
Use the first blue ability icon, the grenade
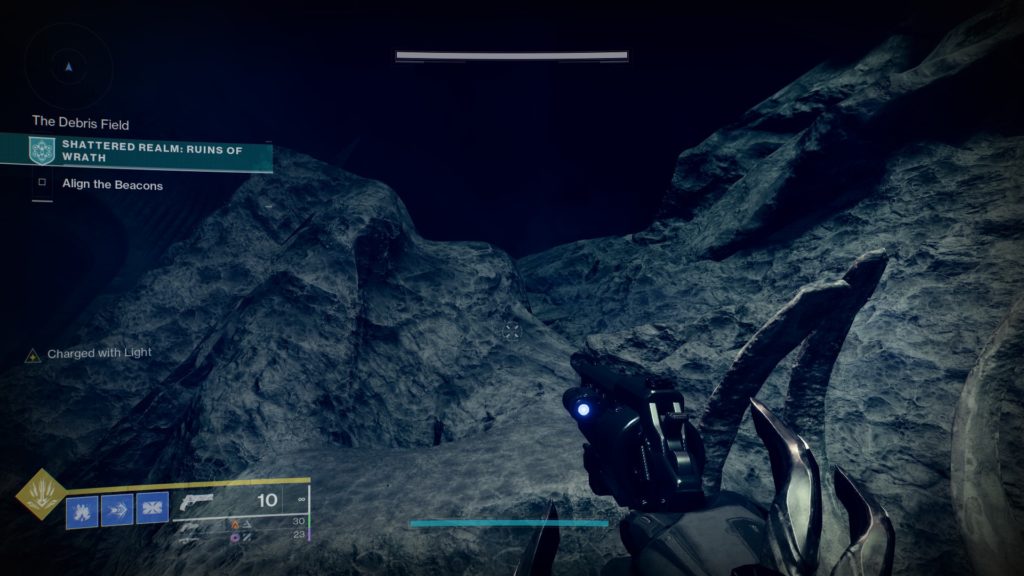[x=82, y=511]
